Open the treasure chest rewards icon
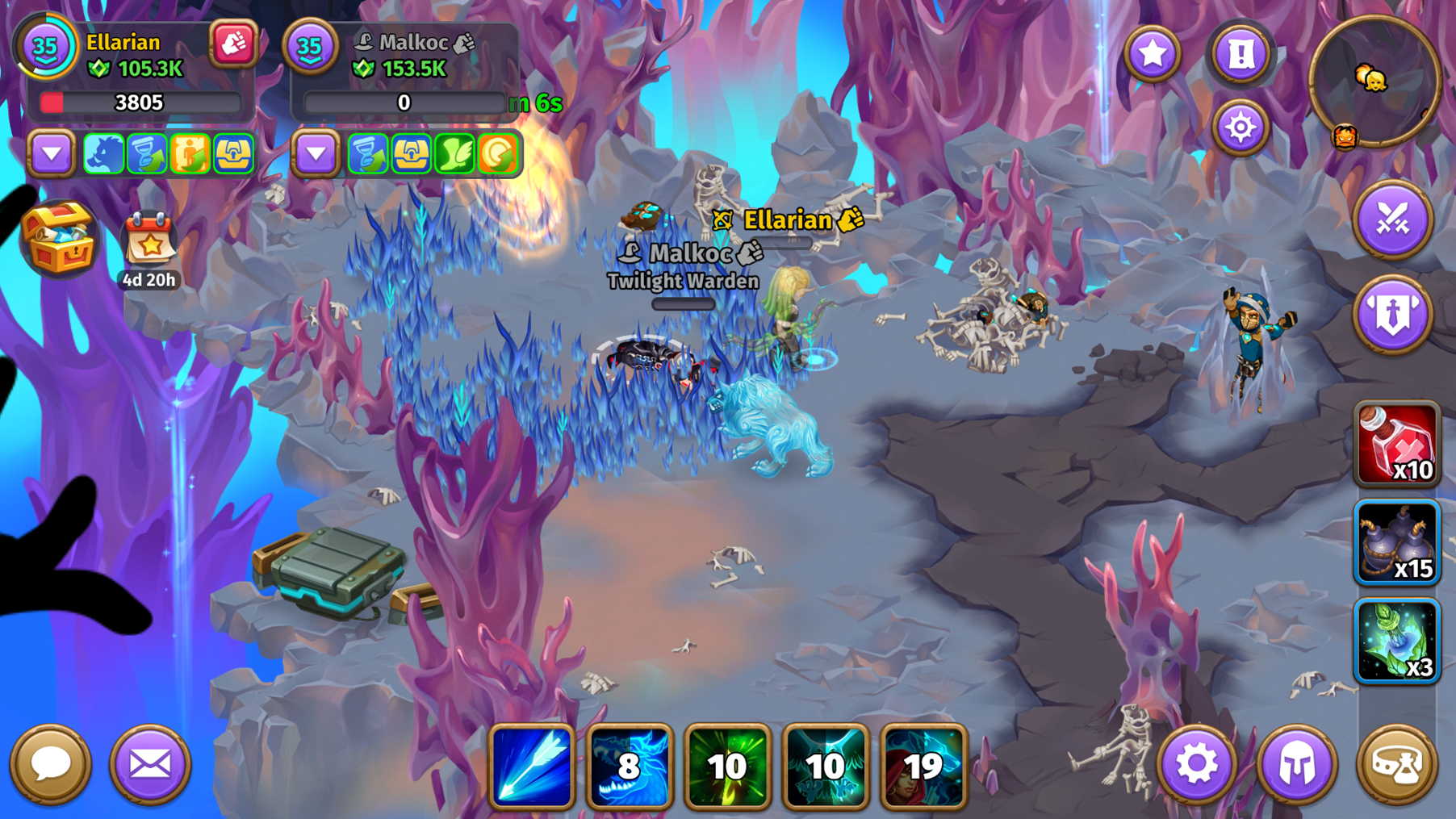1456x819 pixels. (x=58, y=238)
